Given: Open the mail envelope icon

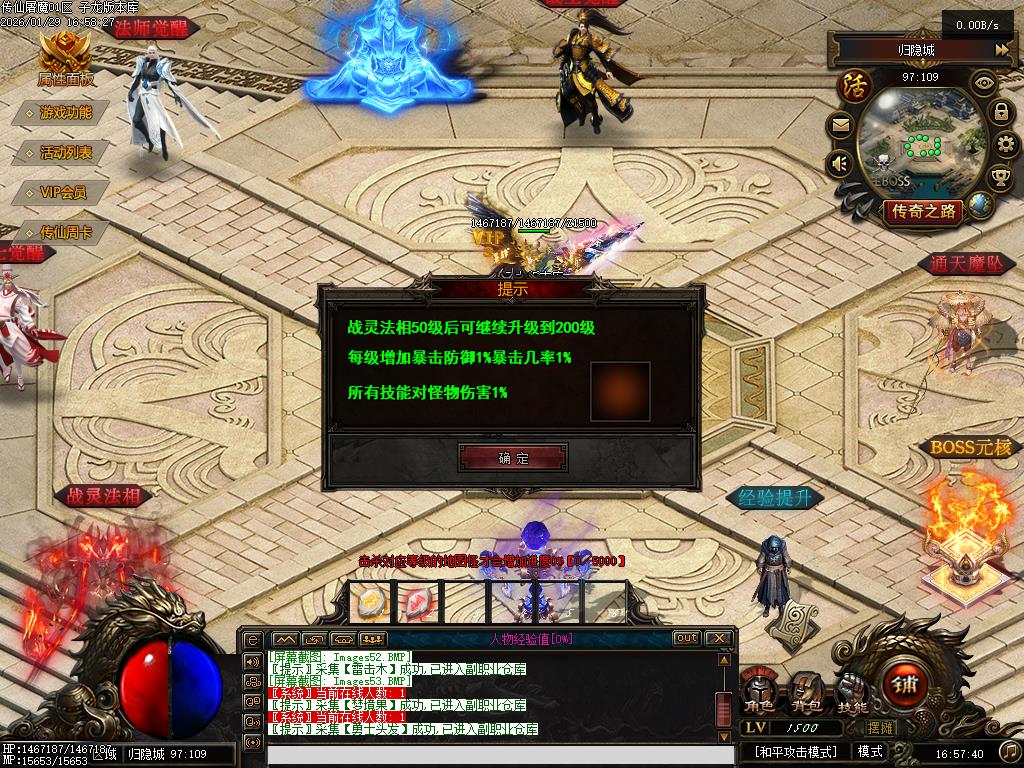Looking at the screenshot, I should (x=840, y=125).
